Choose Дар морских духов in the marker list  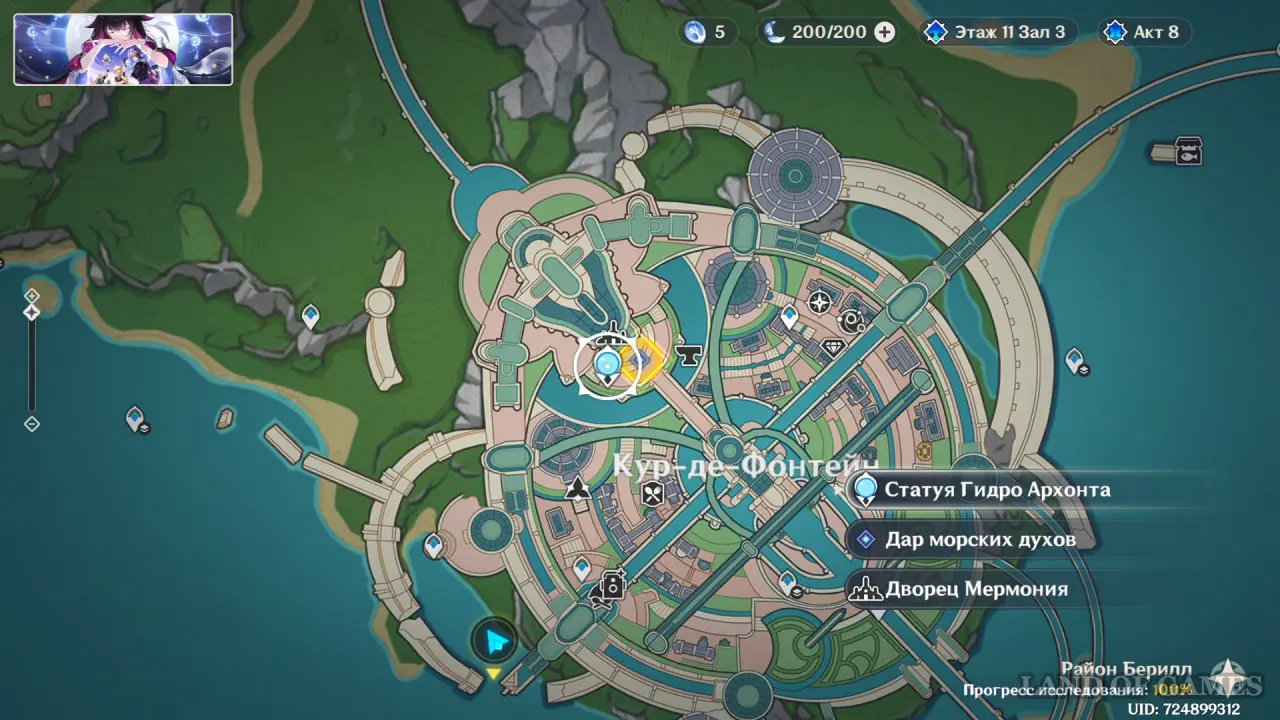click(x=978, y=540)
